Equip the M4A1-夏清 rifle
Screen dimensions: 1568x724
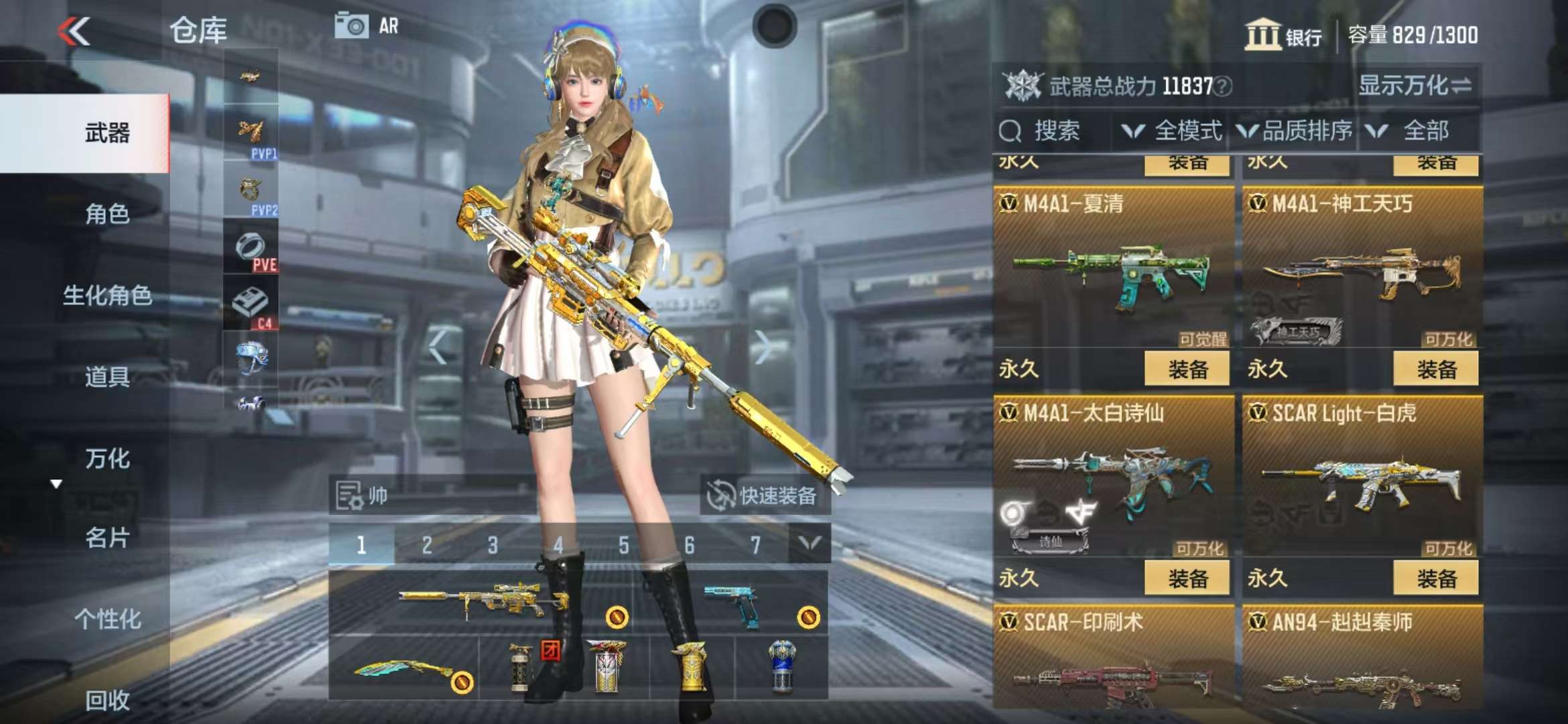point(1187,369)
